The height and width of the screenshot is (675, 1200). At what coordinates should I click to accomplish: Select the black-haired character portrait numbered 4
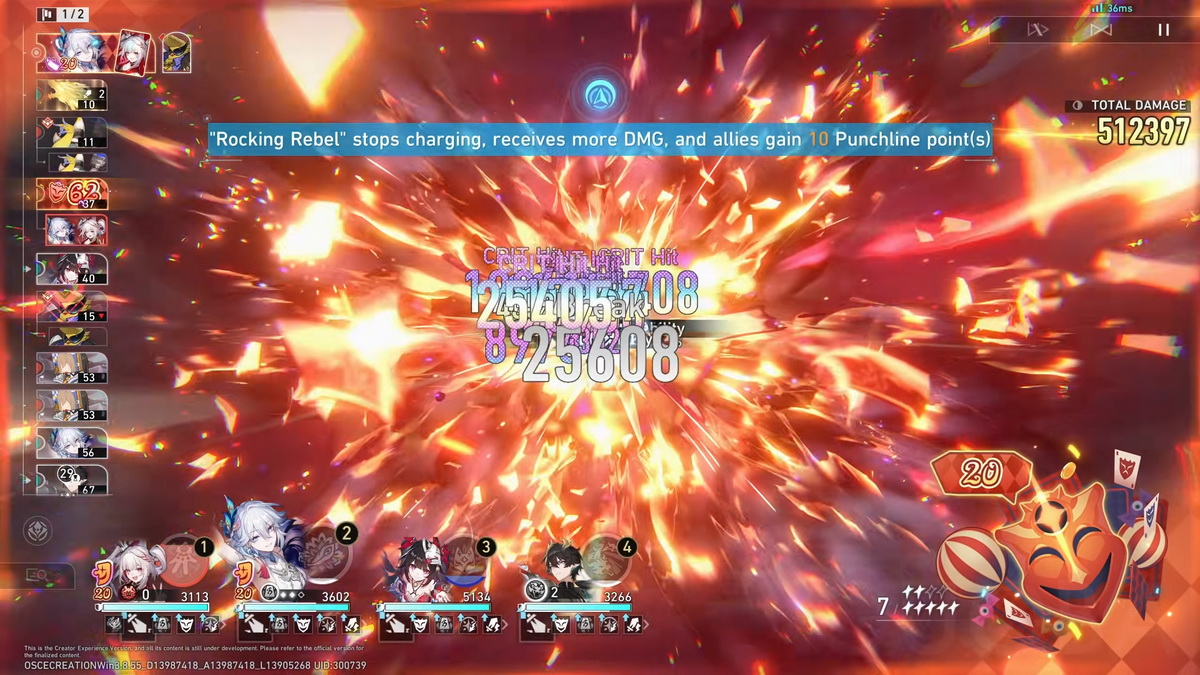[x=555, y=567]
